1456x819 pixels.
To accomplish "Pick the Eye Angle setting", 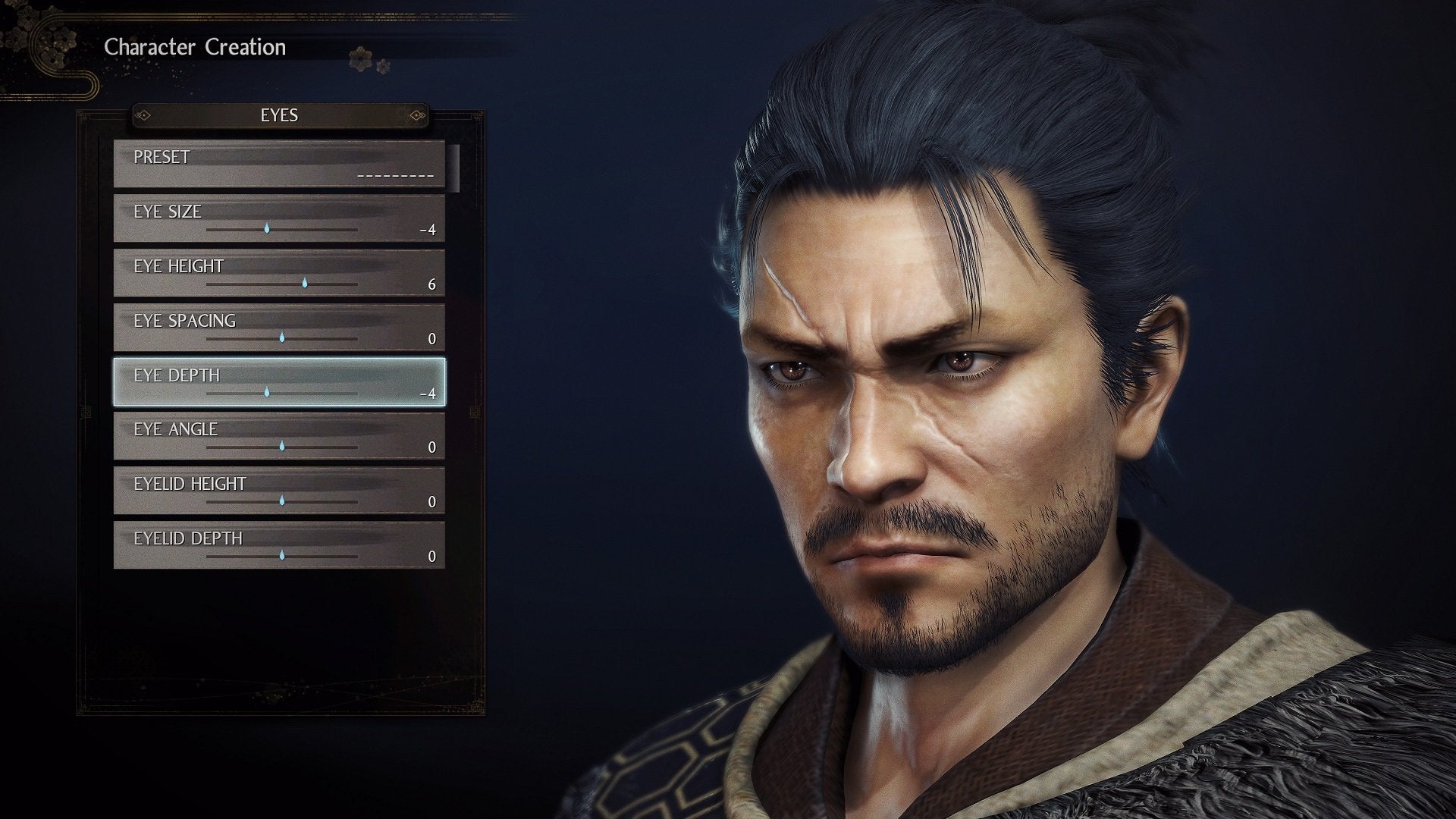I will (x=279, y=437).
